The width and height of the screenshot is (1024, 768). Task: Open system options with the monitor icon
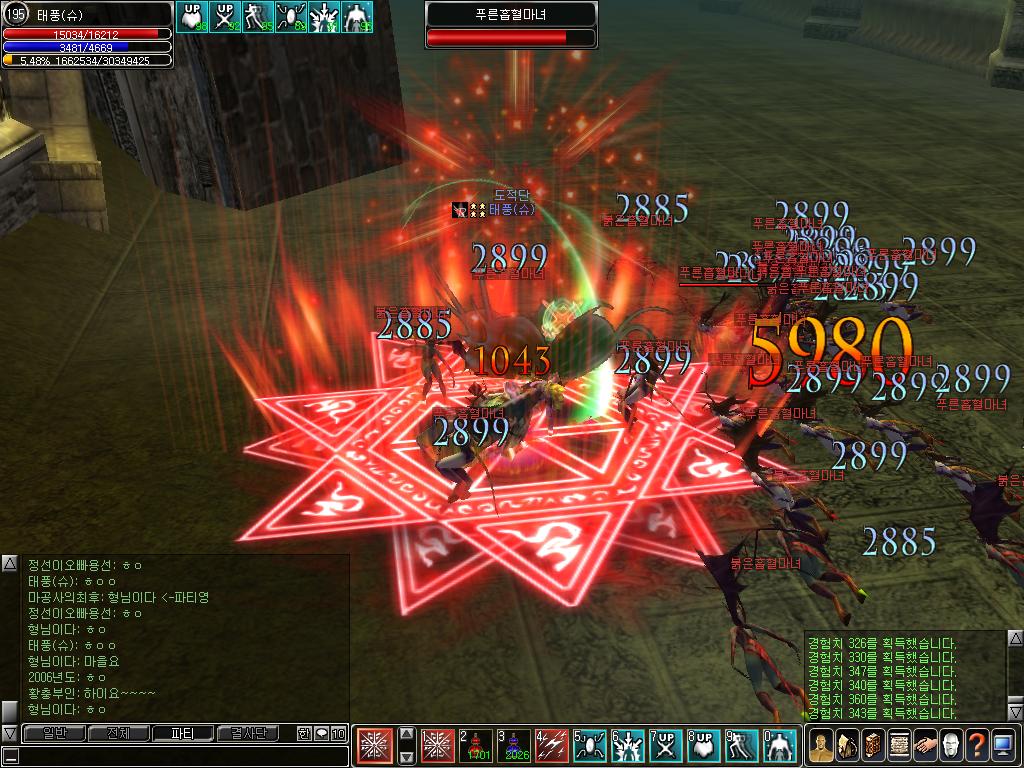pos(1003,745)
